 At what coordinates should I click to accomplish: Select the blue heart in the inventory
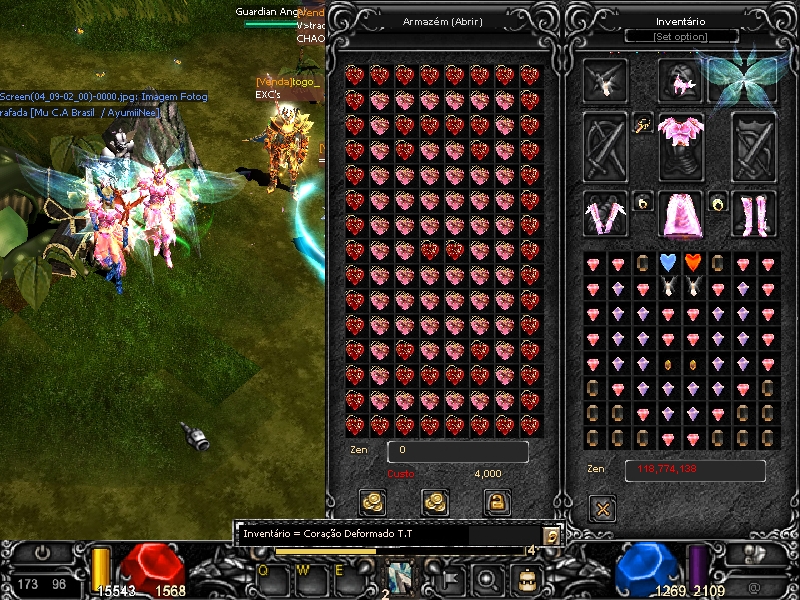coord(668,263)
